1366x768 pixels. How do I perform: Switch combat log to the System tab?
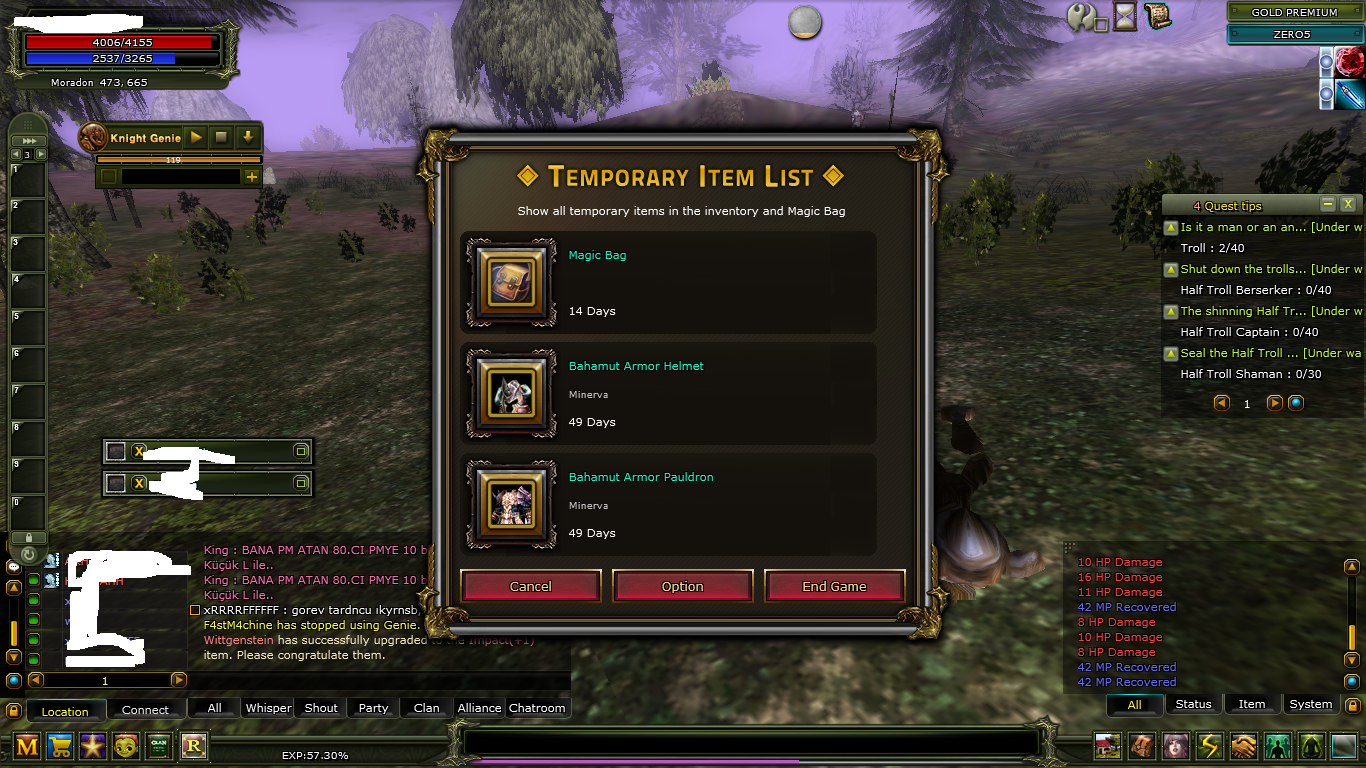(1310, 704)
